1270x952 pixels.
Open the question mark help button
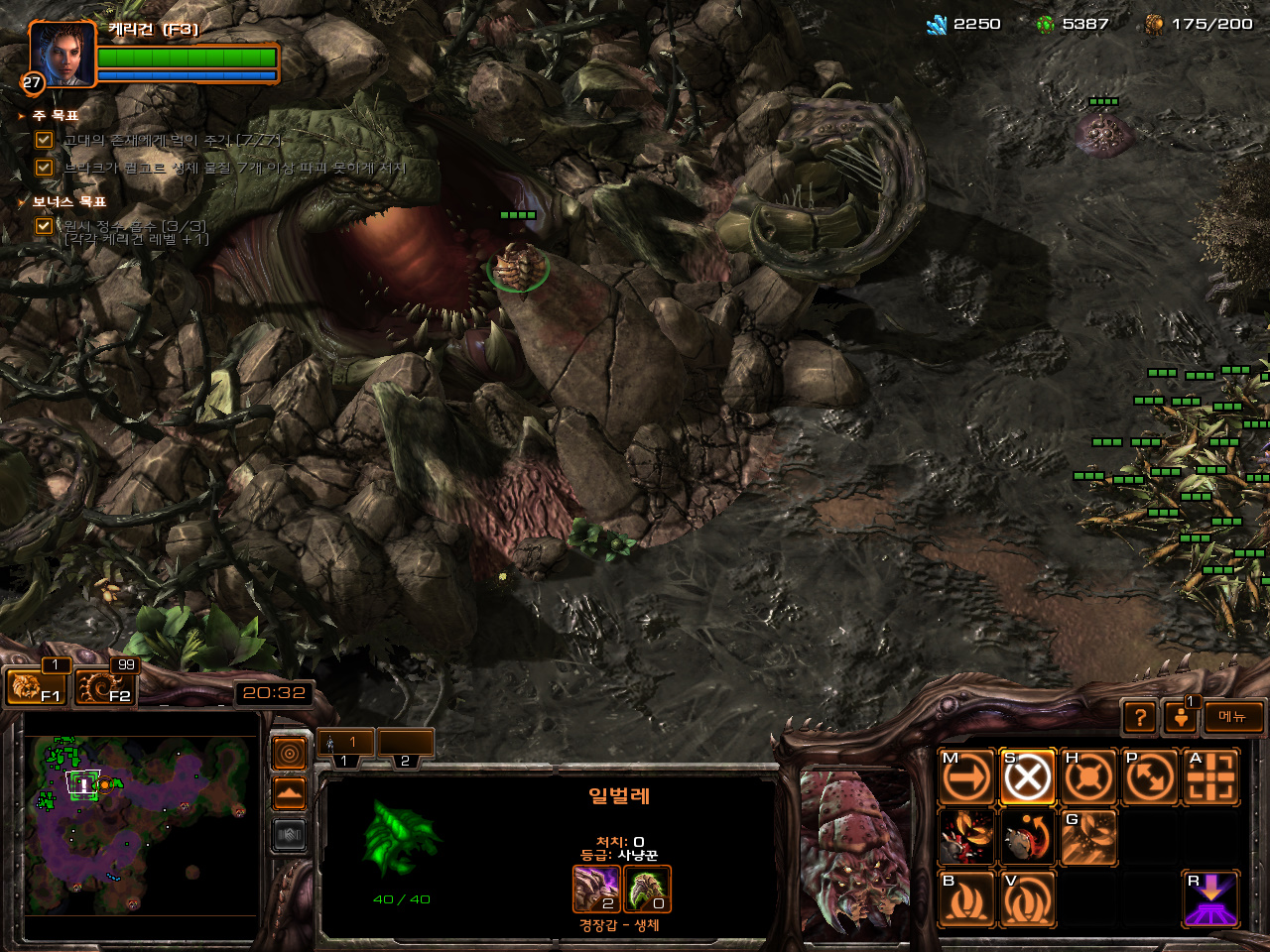point(1140,717)
